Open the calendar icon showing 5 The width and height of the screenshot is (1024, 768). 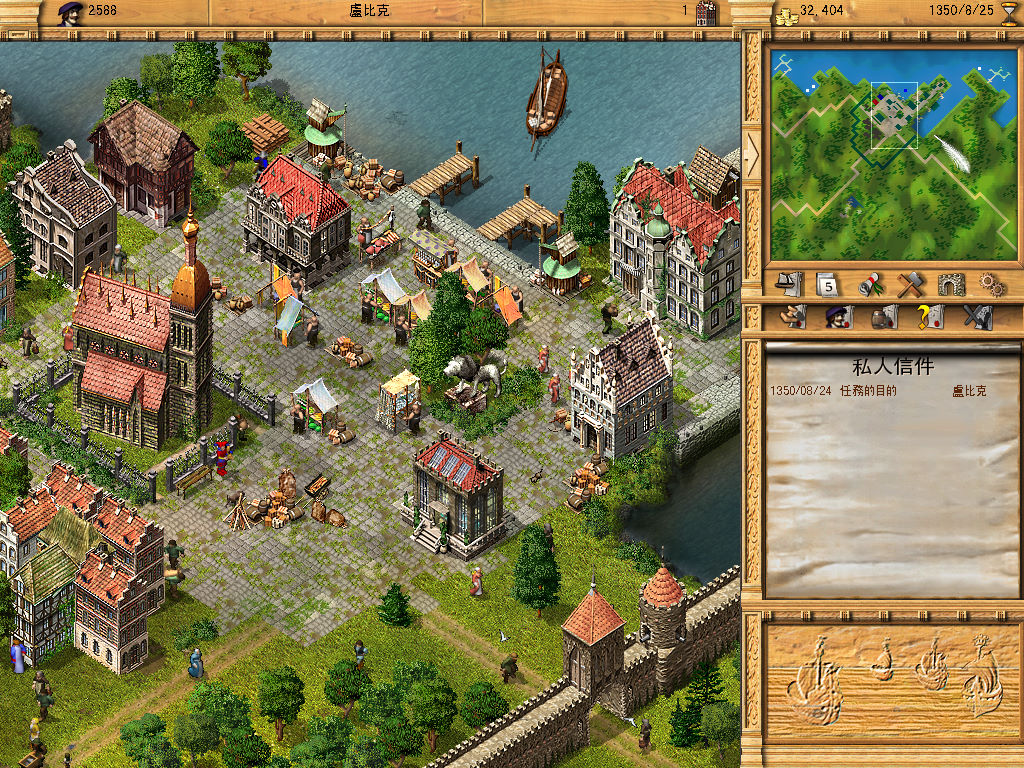click(827, 285)
